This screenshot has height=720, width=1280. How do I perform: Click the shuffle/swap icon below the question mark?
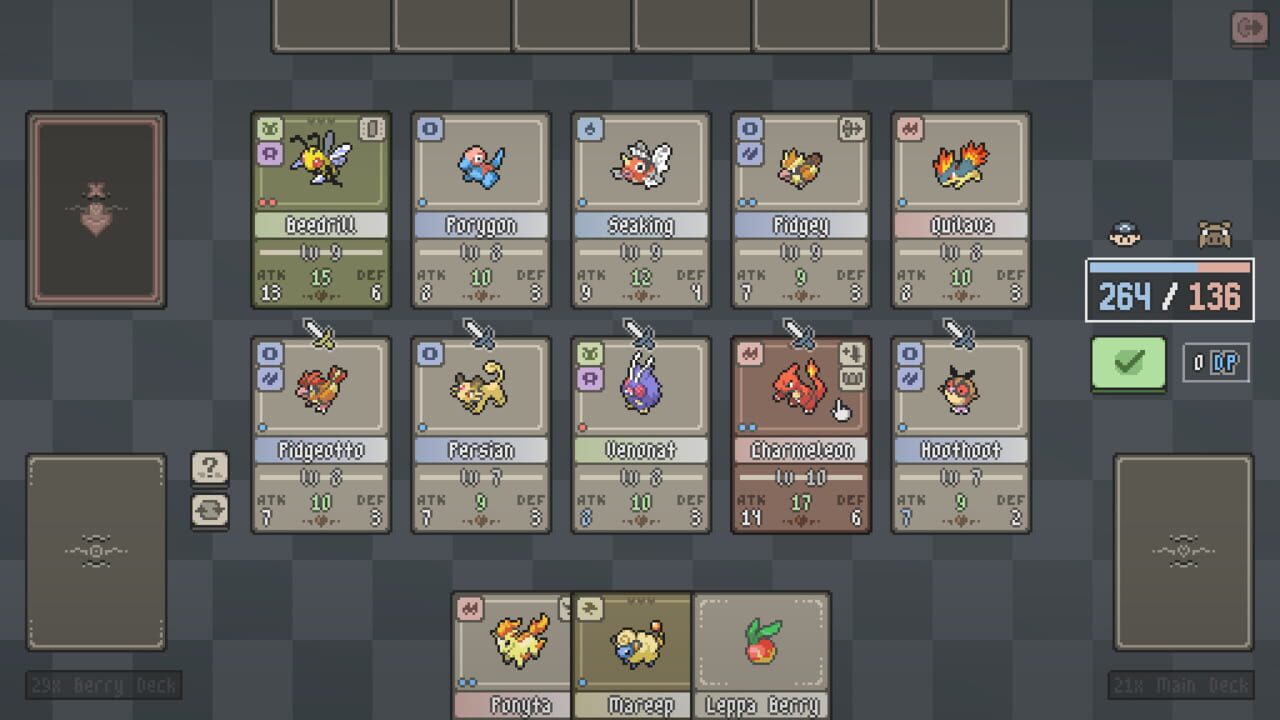point(210,510)
